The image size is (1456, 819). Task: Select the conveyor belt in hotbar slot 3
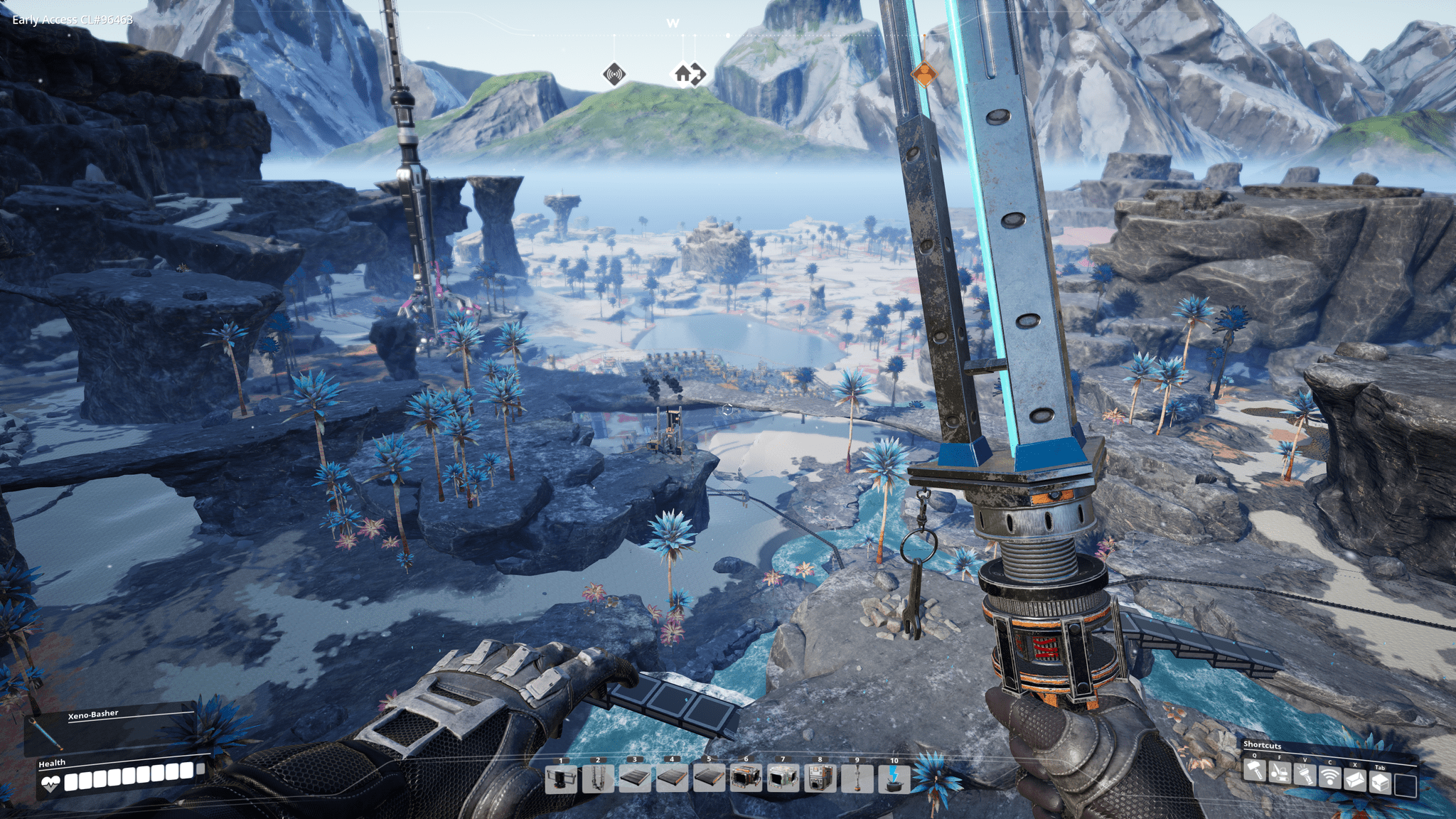[634, 779]
